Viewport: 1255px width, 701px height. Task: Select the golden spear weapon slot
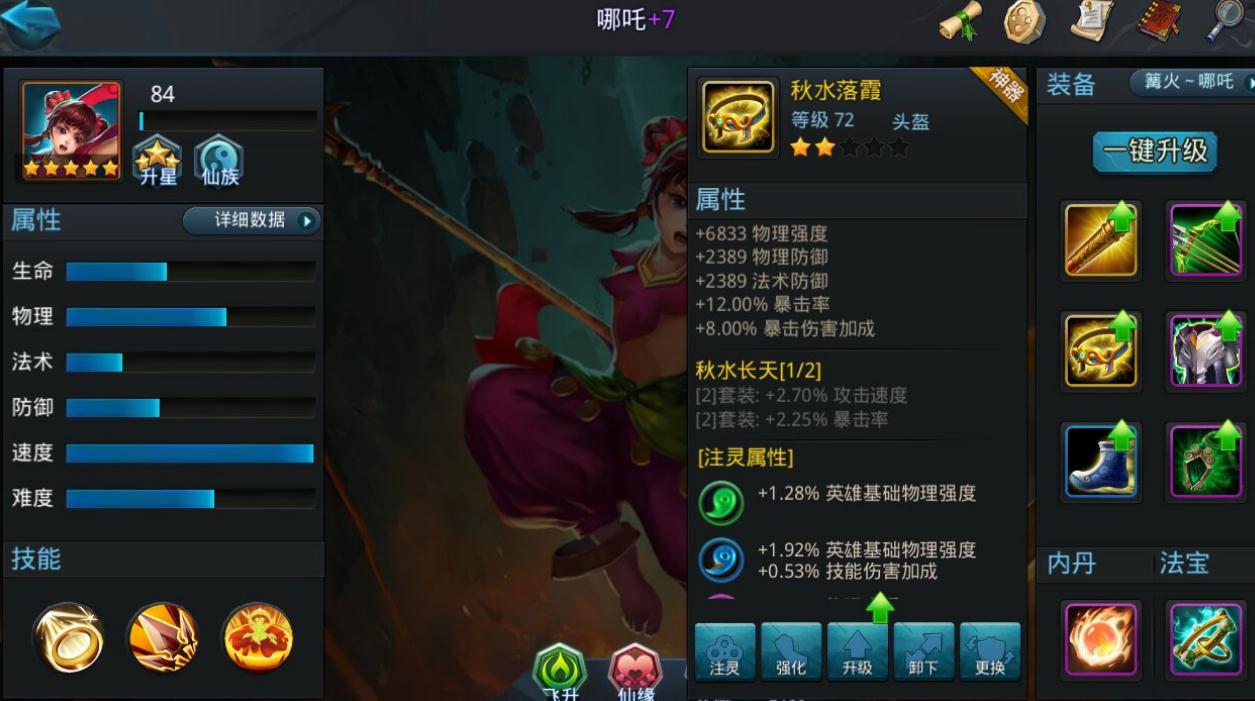[x=1100, y=240]
